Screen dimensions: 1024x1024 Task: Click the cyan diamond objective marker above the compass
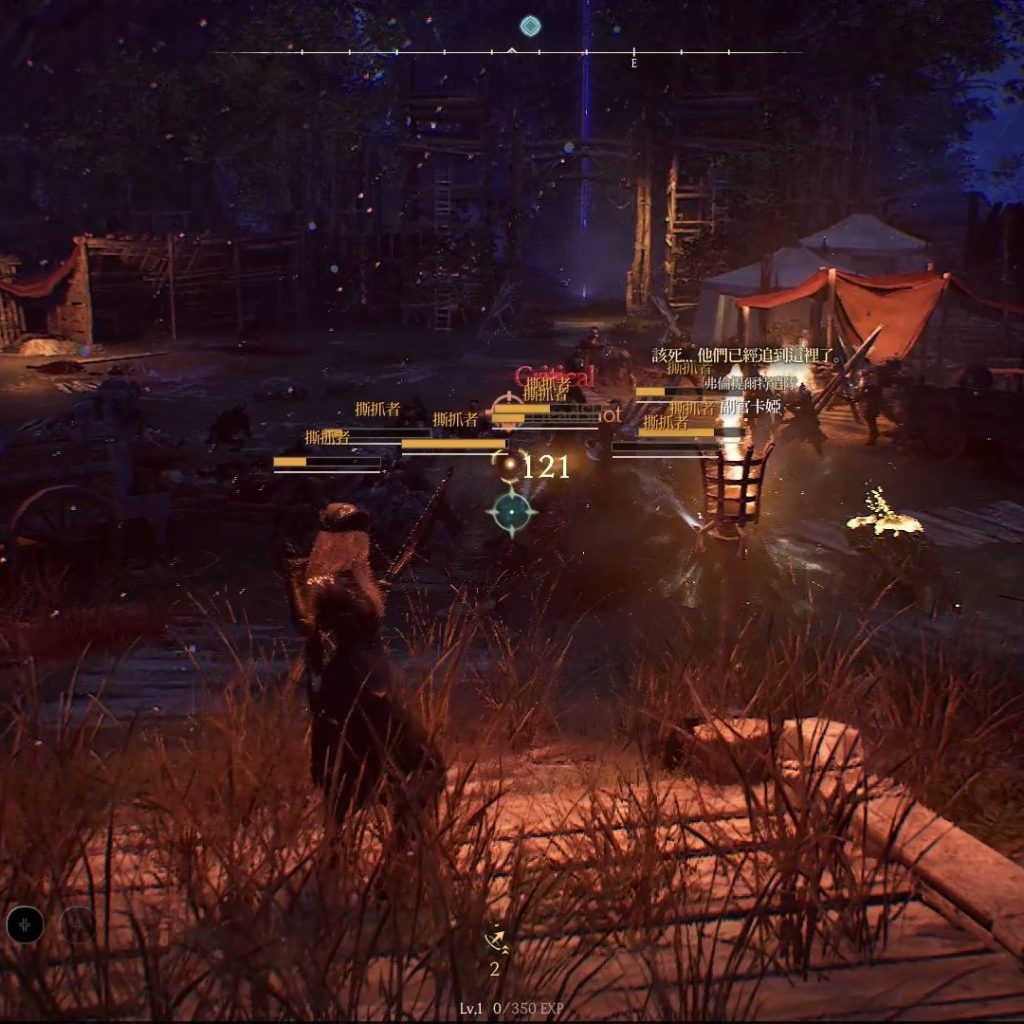point(529,26)
